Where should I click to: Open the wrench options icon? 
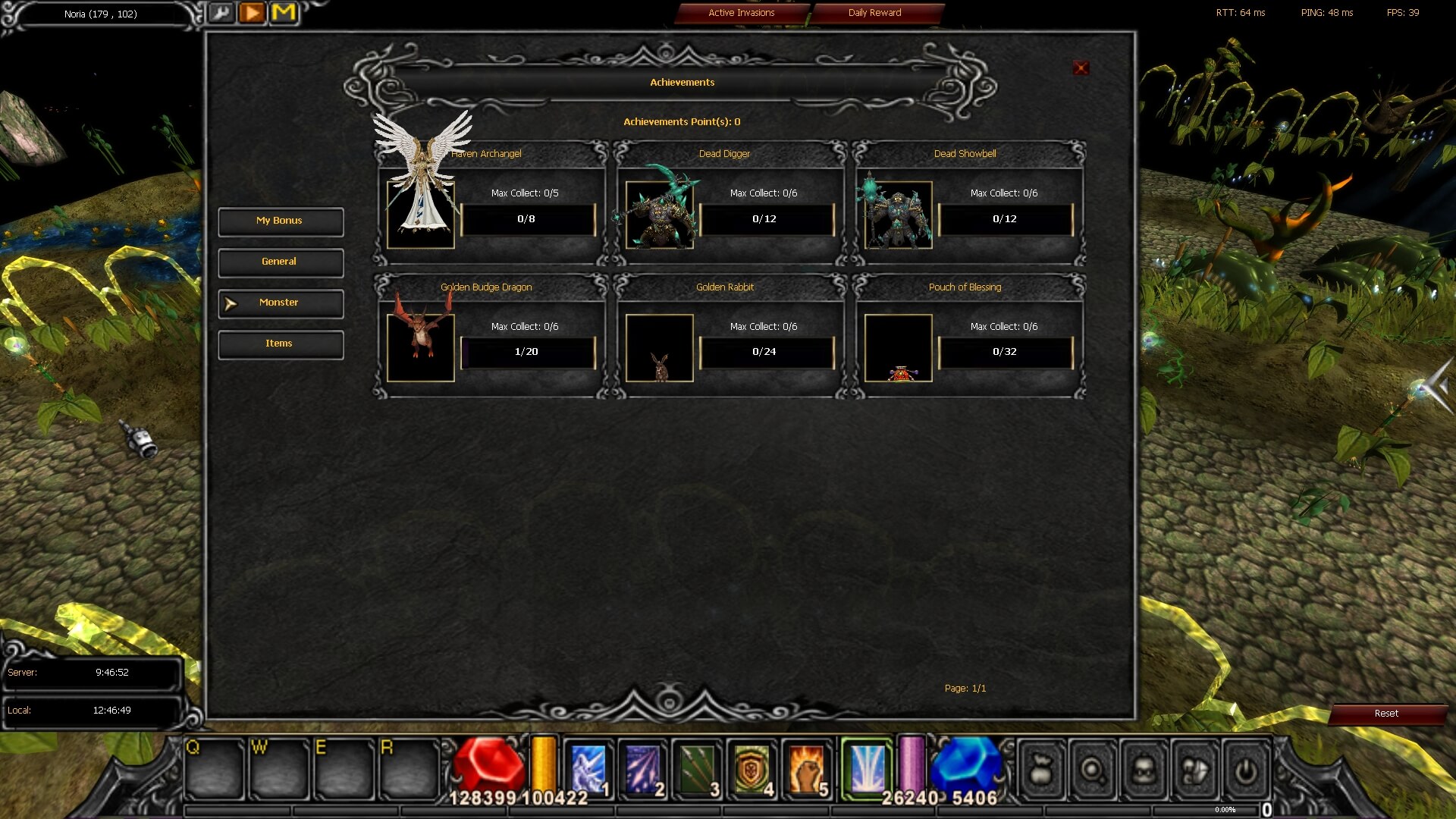tap(222, 13)
